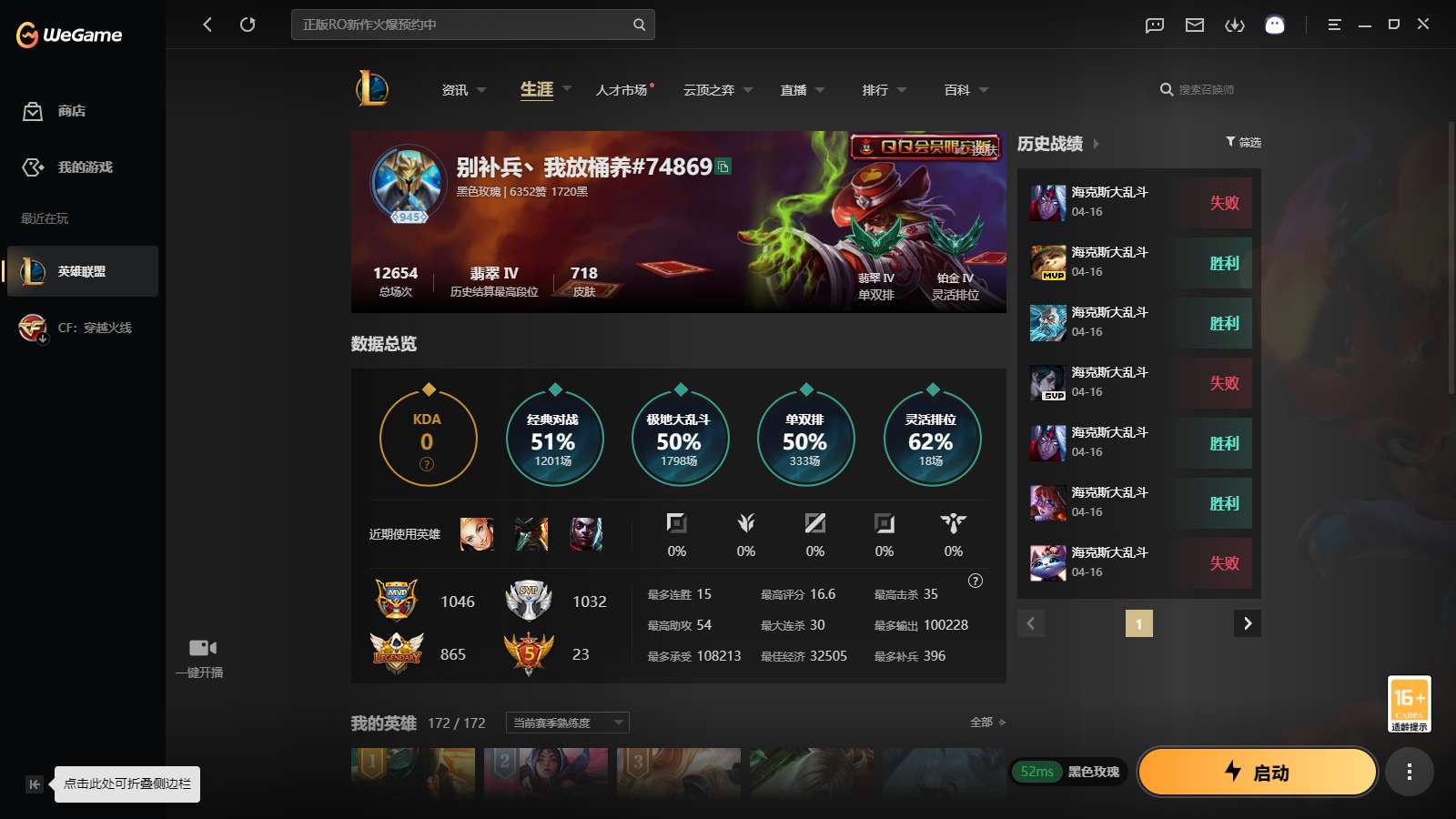1456x819 pixels.
Task: Click the robot assistant avatar icon
Action: click(1275, 25)
